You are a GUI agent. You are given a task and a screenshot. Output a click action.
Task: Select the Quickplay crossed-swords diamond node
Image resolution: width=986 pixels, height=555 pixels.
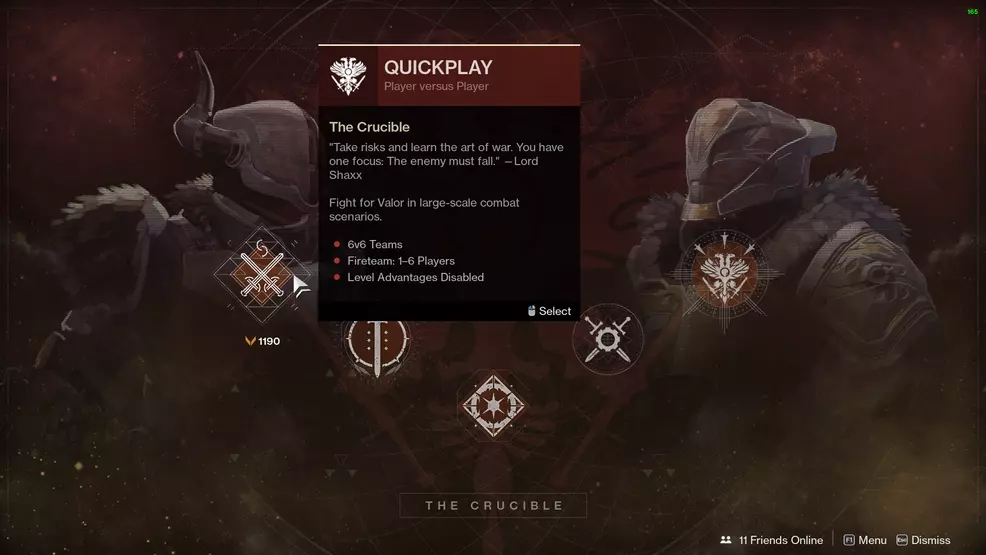[263, 275]
